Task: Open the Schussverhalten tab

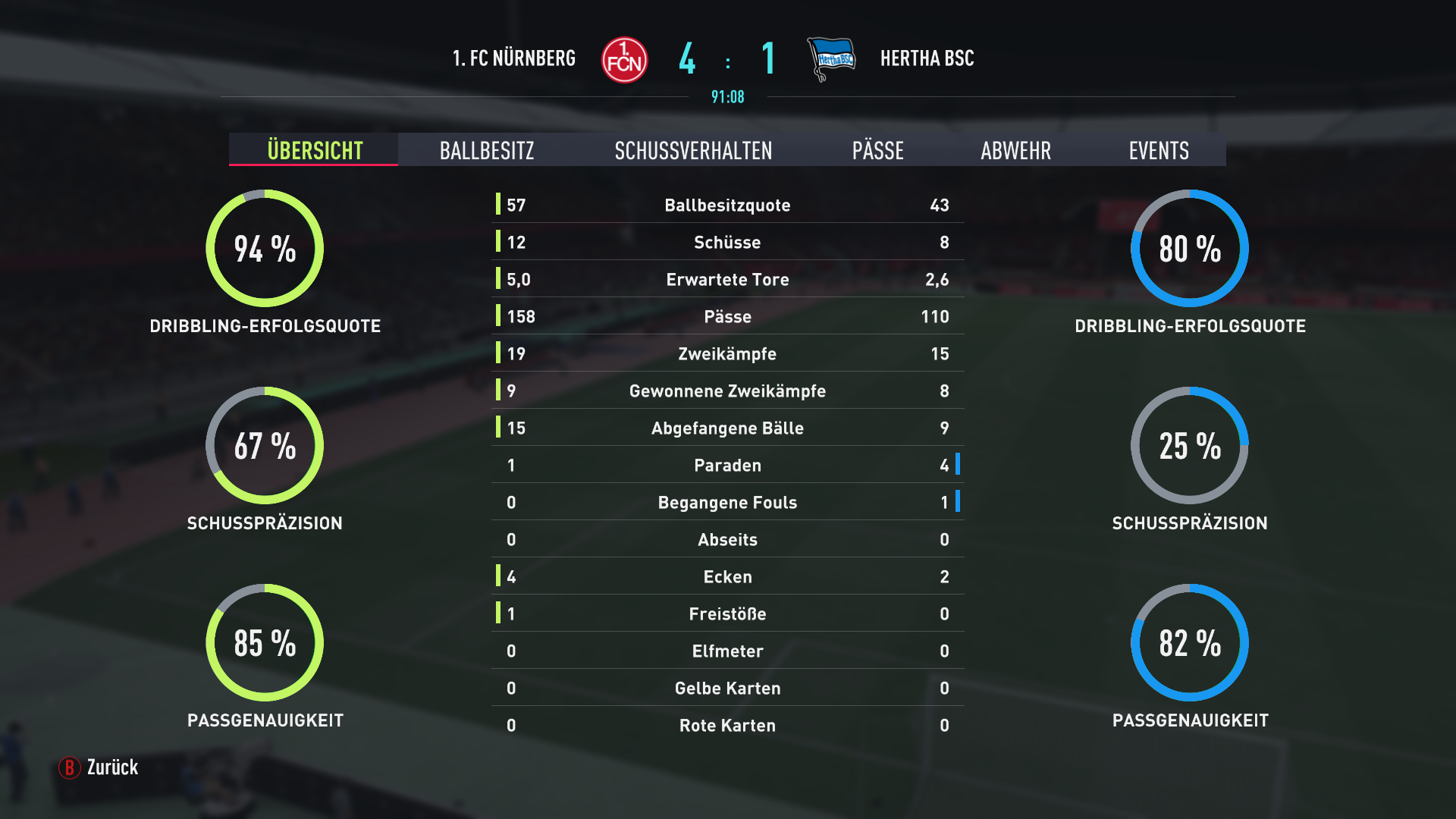Action: click(x=693, y=150)
